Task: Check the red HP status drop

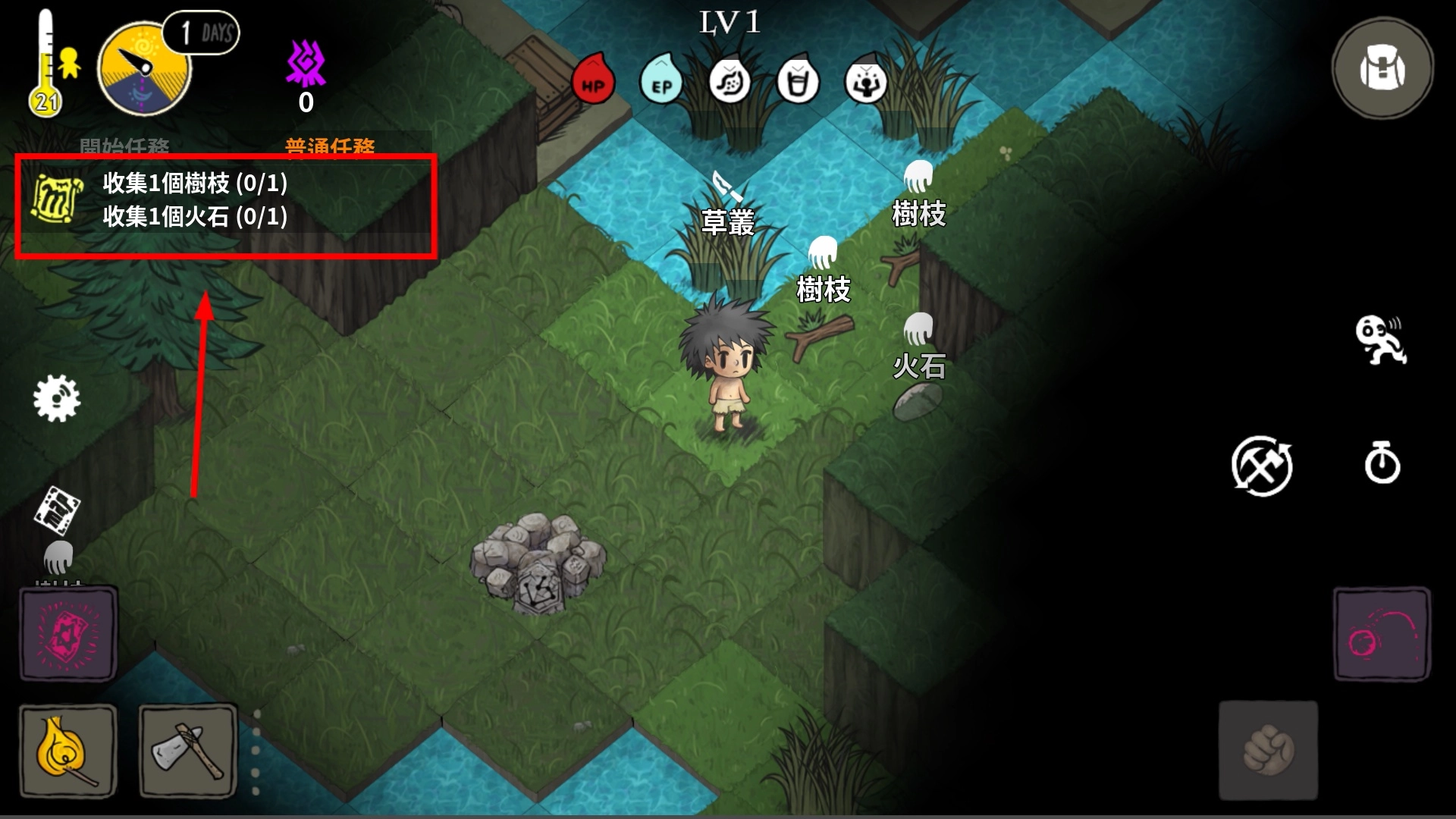Action: (593, 82)
